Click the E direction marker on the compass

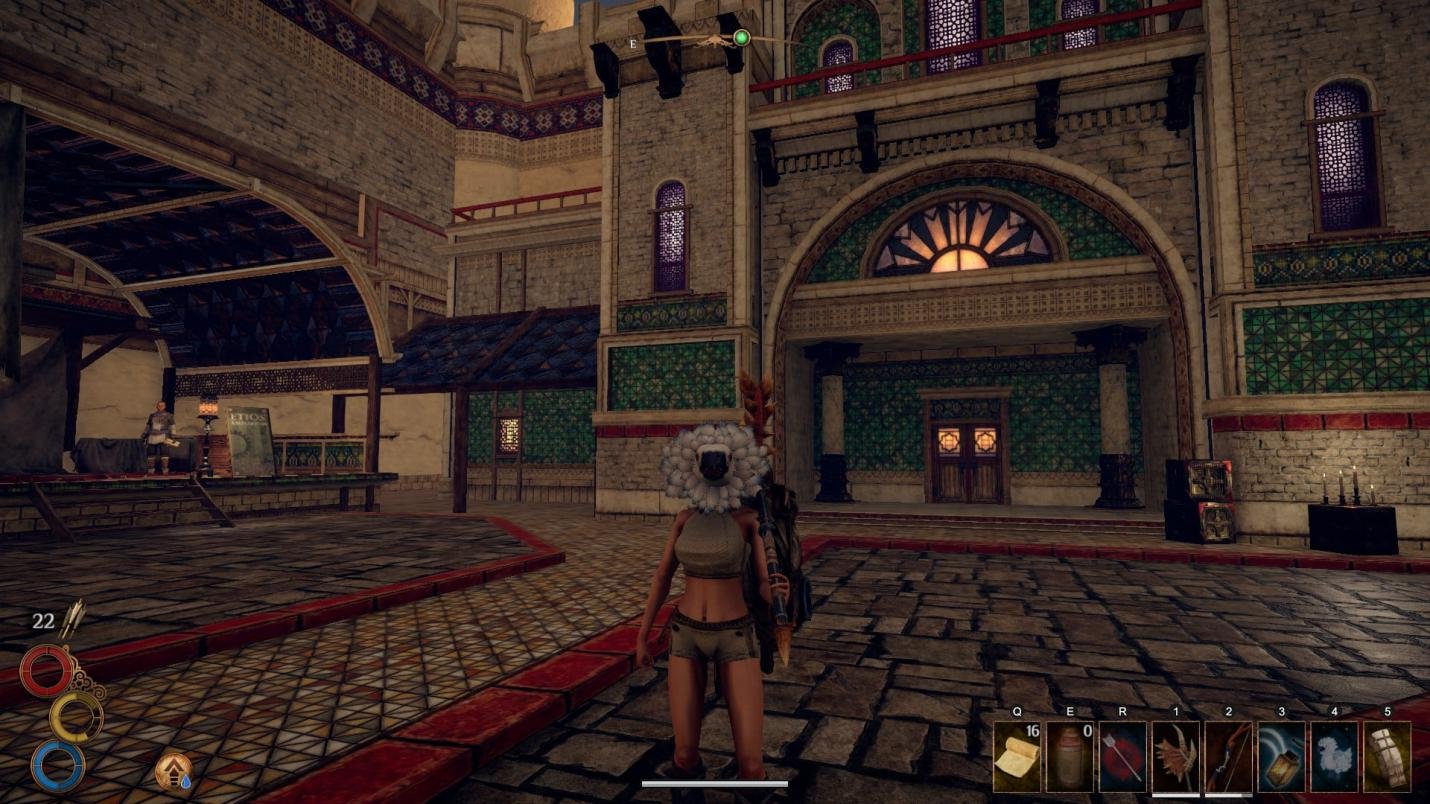point(631,44)
